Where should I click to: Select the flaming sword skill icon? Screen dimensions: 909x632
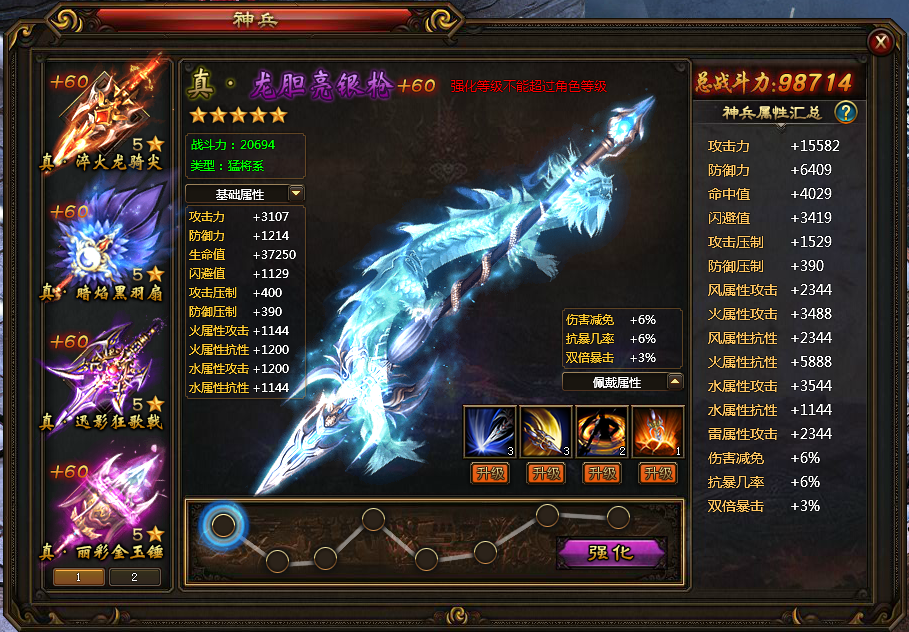658,431
